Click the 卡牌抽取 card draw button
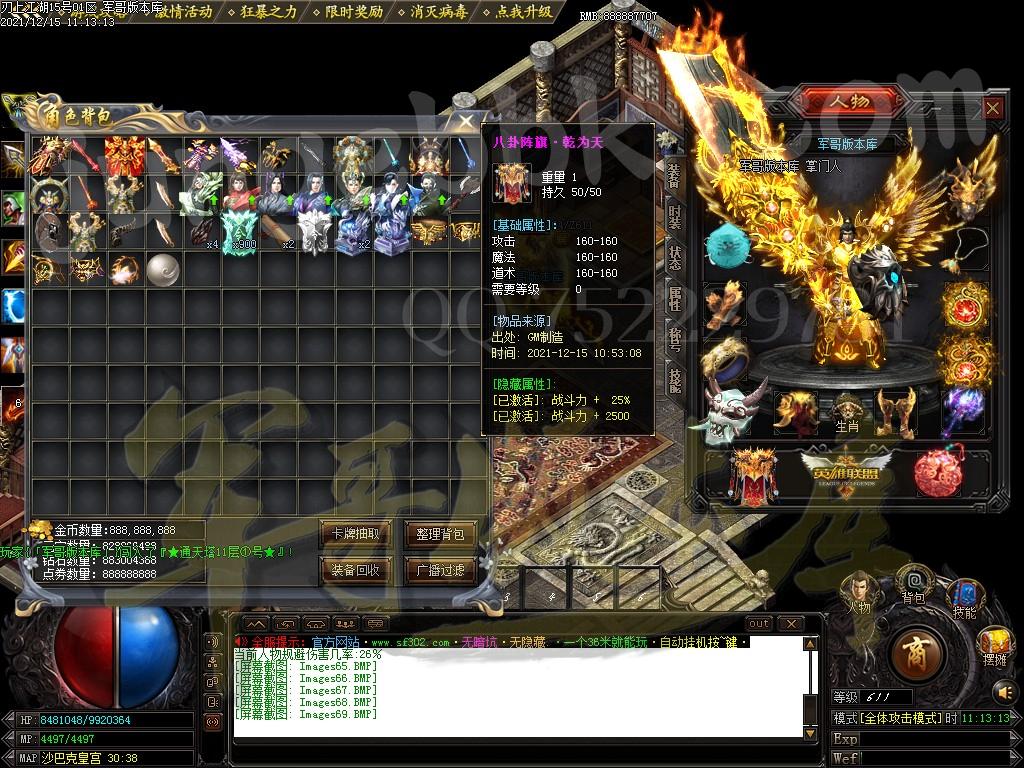 355,534
